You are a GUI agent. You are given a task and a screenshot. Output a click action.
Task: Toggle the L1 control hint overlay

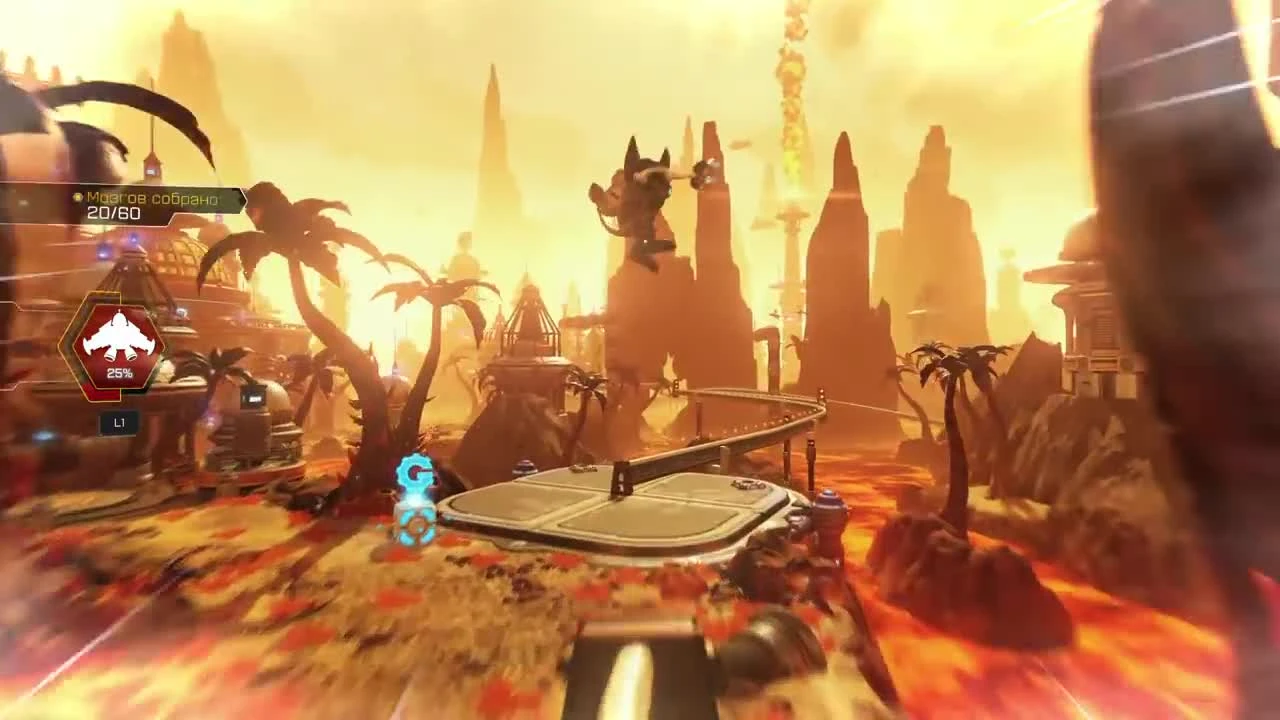(x=119, y=423)
